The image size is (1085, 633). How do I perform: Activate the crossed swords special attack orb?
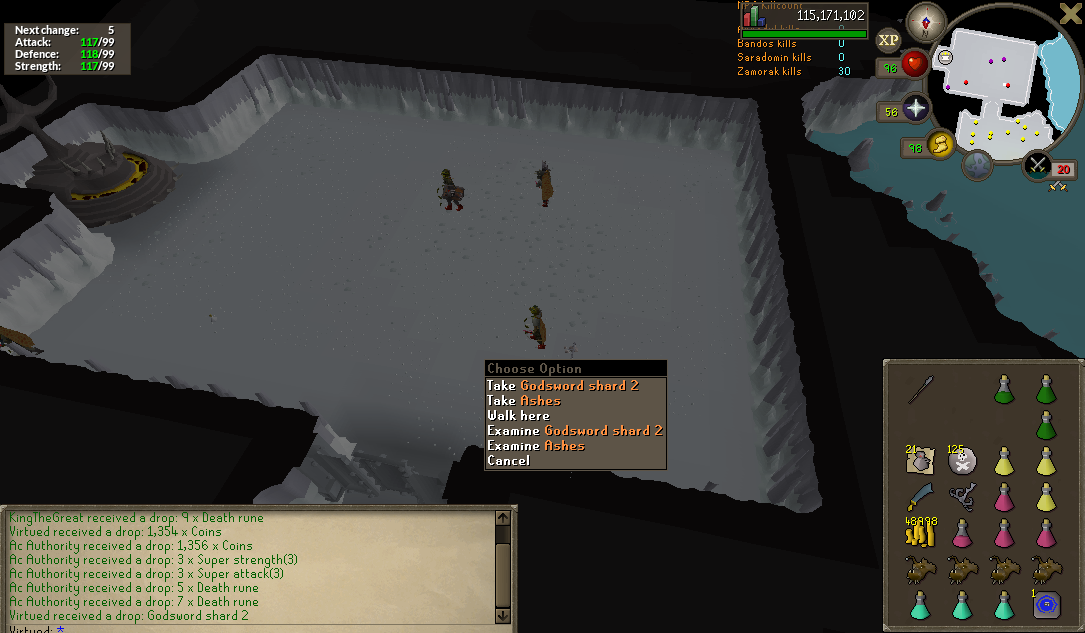(x=1038, y=164)
